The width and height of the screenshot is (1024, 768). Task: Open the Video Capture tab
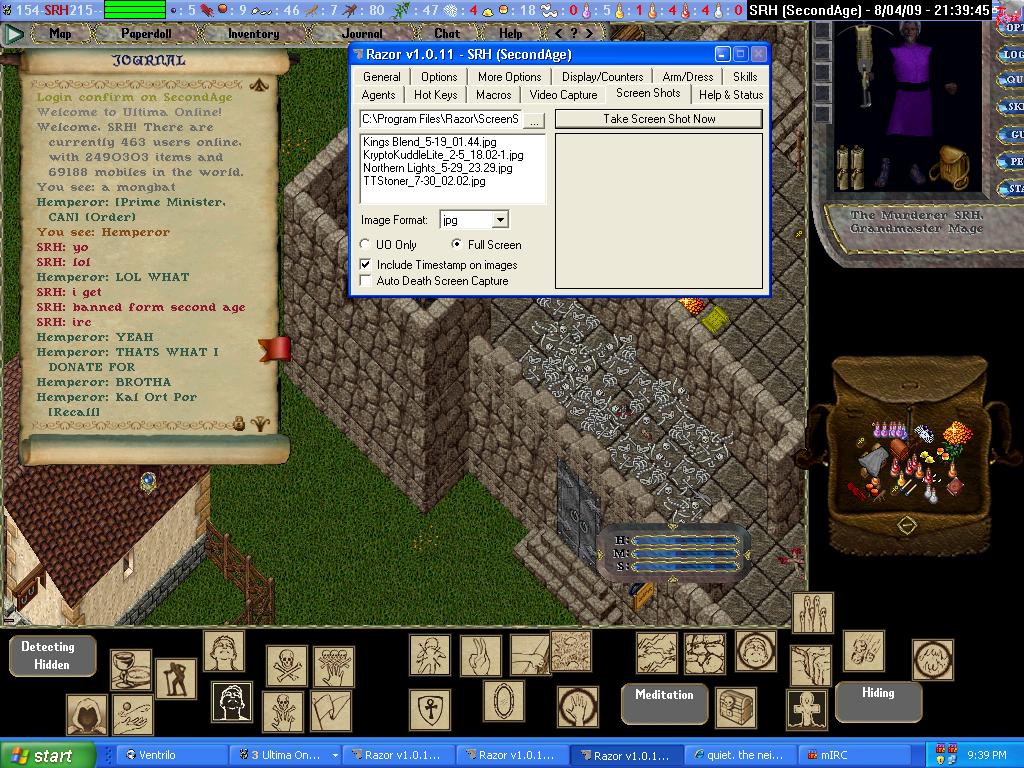[563, 95]
